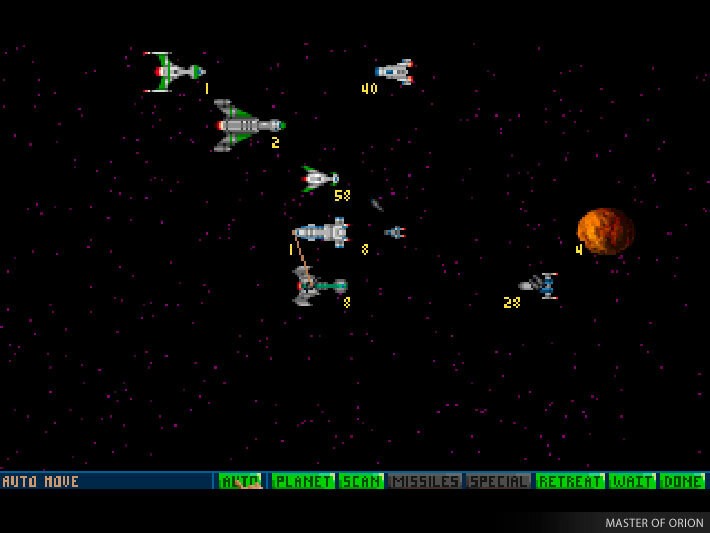
Task: End the turn with Done
Action: coord(682,481)
